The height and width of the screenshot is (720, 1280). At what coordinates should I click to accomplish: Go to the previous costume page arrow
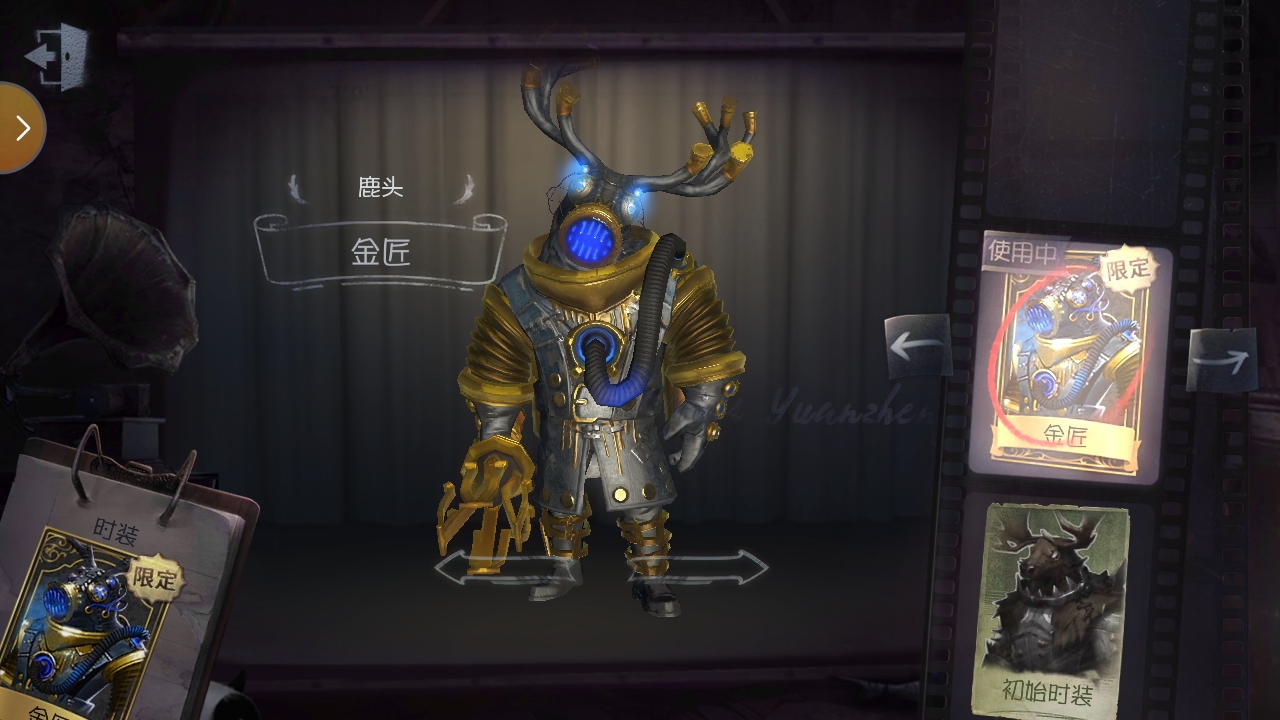coord(918,346)
